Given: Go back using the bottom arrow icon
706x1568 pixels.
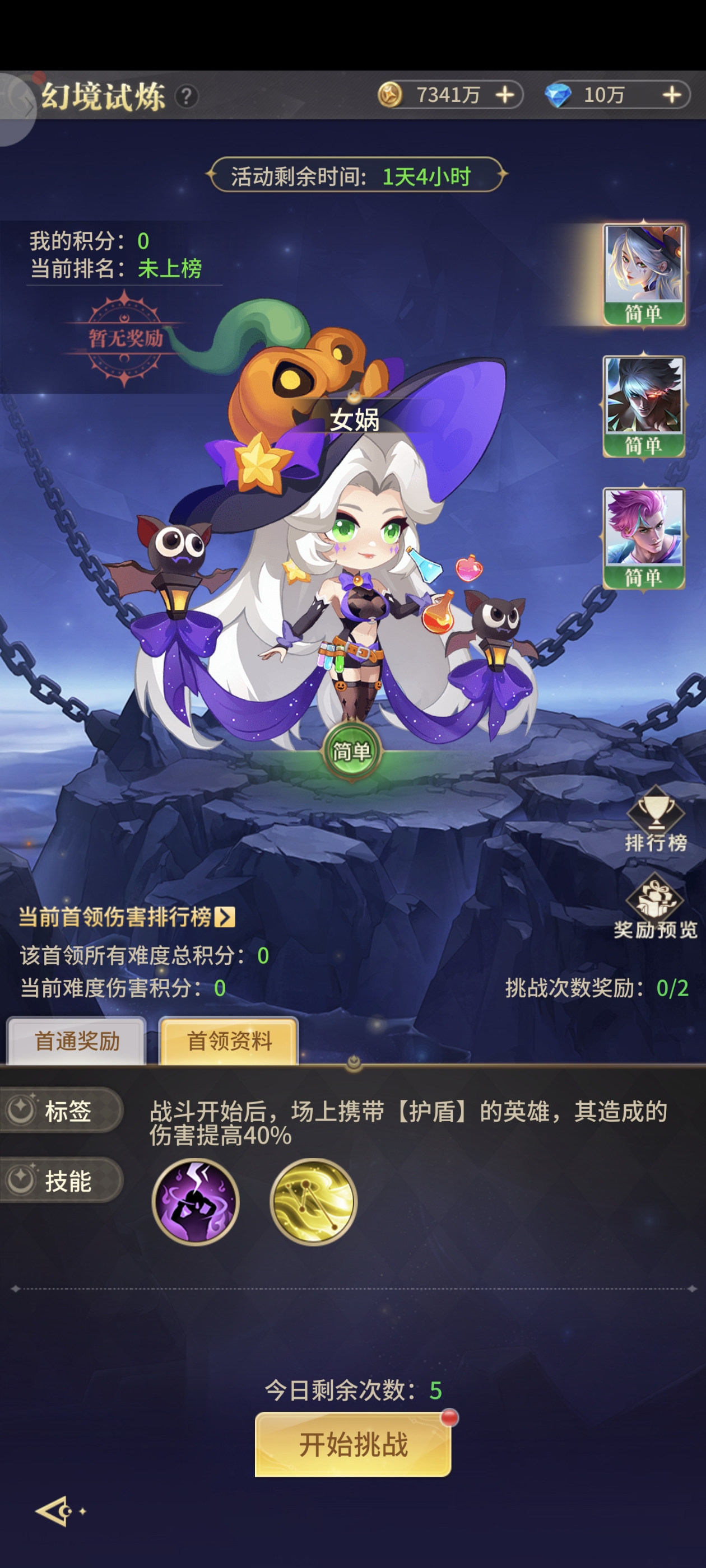Looking at the screenshot, I should click(x=55, y=1511).
